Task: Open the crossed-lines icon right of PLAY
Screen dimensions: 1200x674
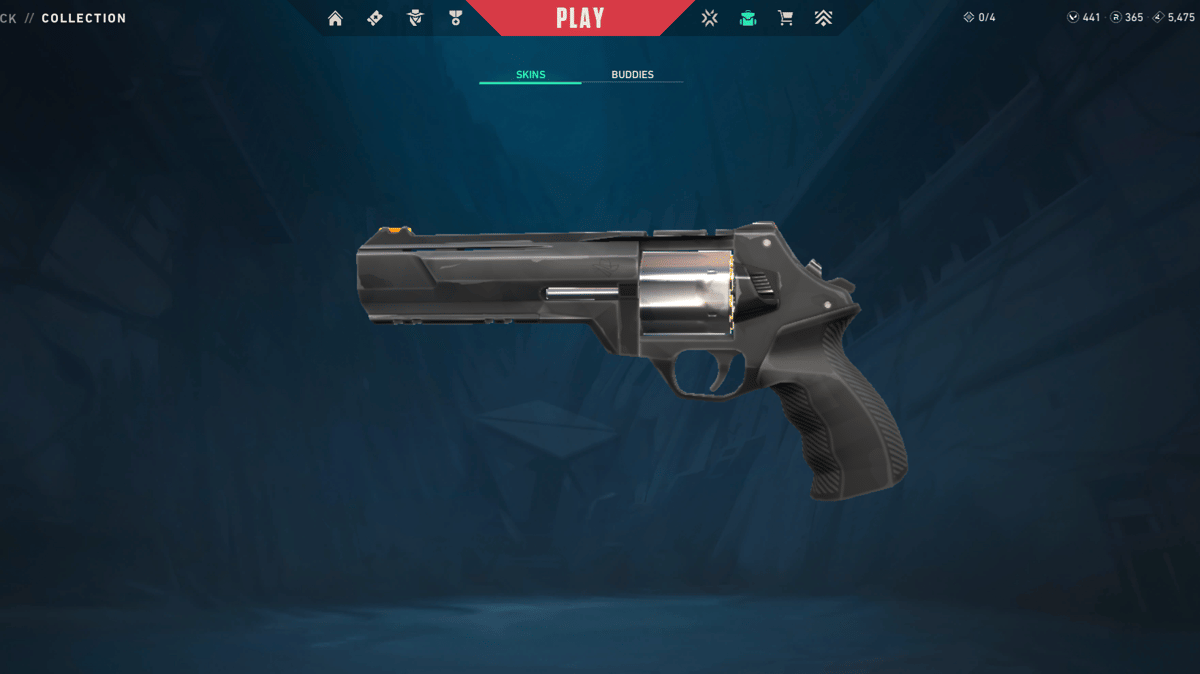Action: tap(709, 18)
